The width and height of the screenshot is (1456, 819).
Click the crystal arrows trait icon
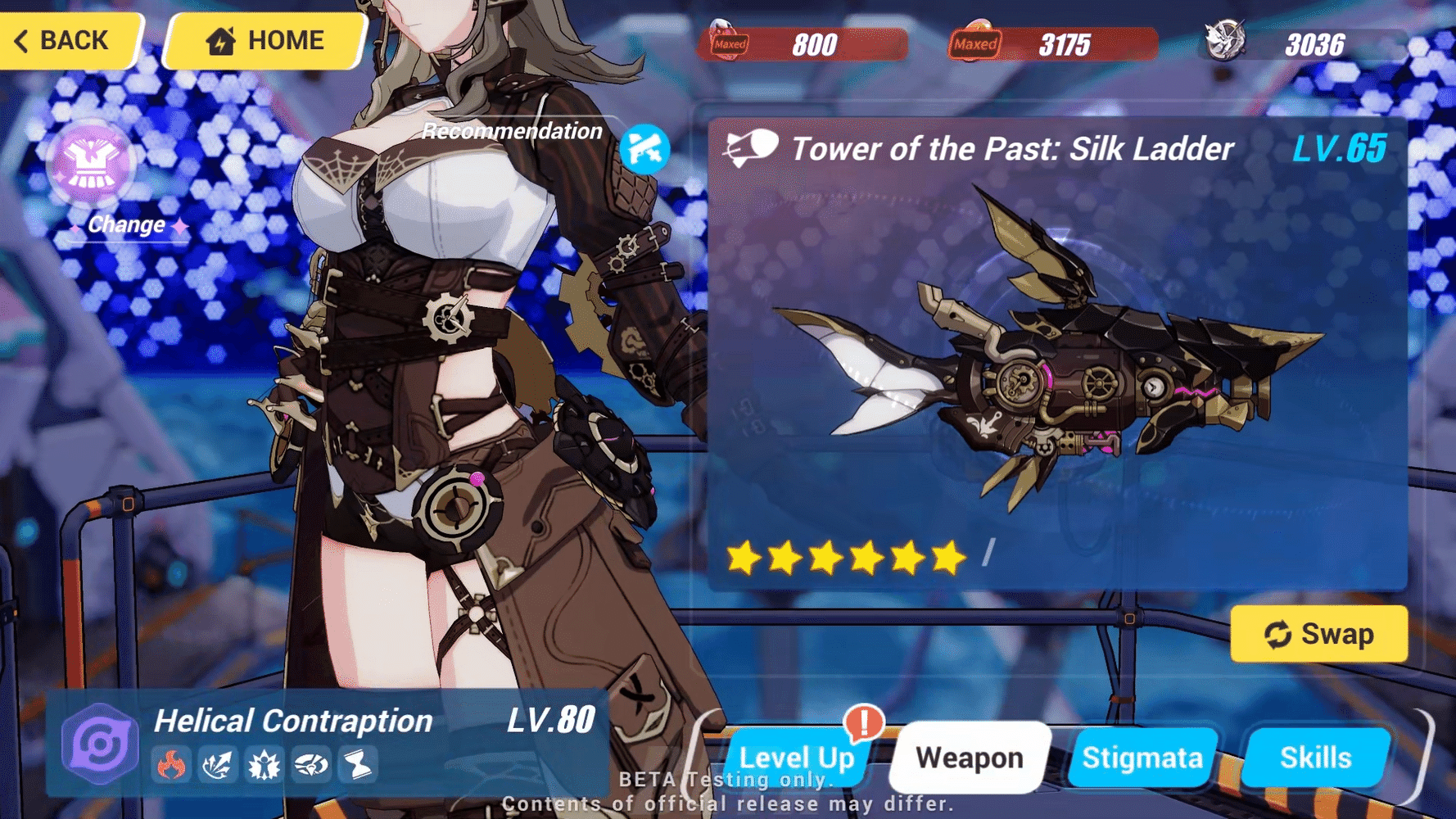coord(218,765)
